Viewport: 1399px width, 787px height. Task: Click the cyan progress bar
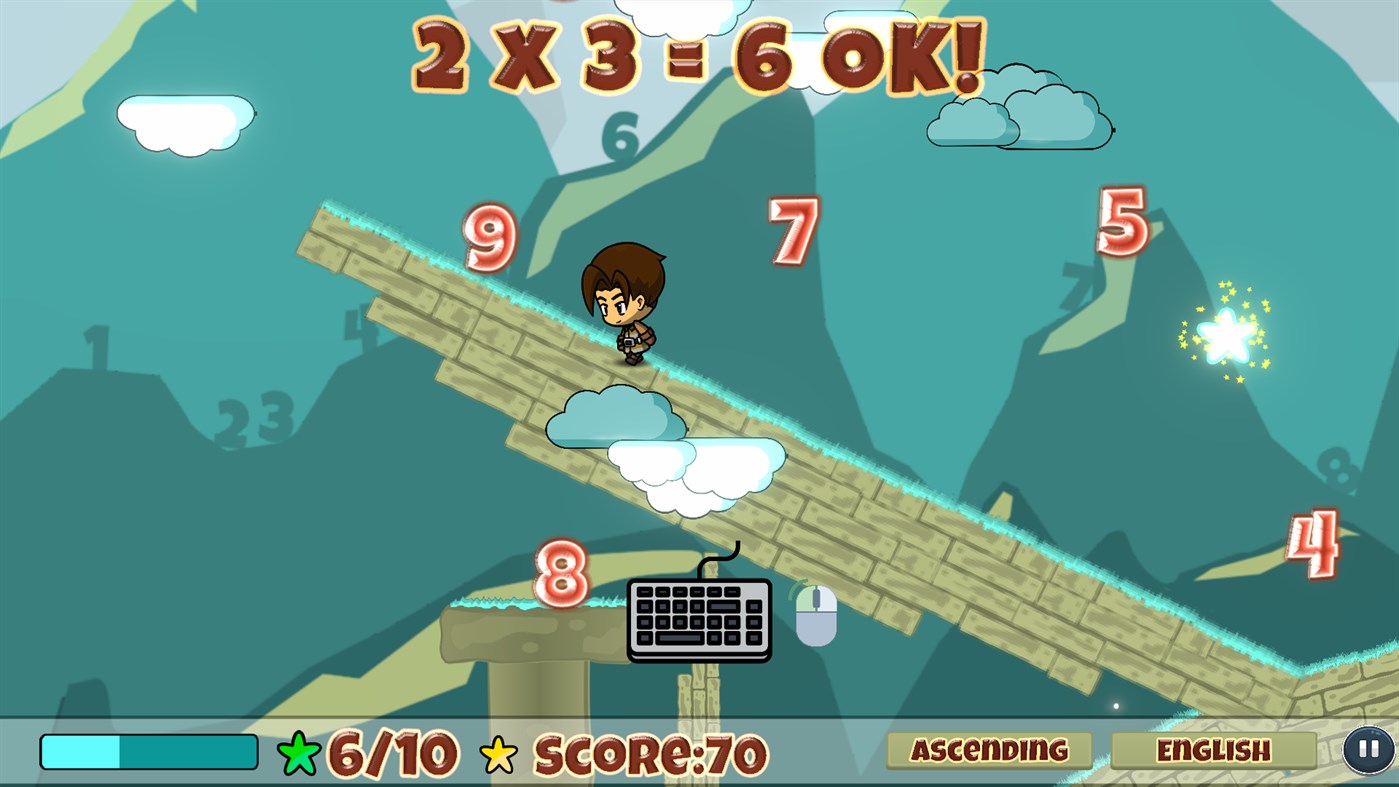pyautogui.click(x=148, y=749)
